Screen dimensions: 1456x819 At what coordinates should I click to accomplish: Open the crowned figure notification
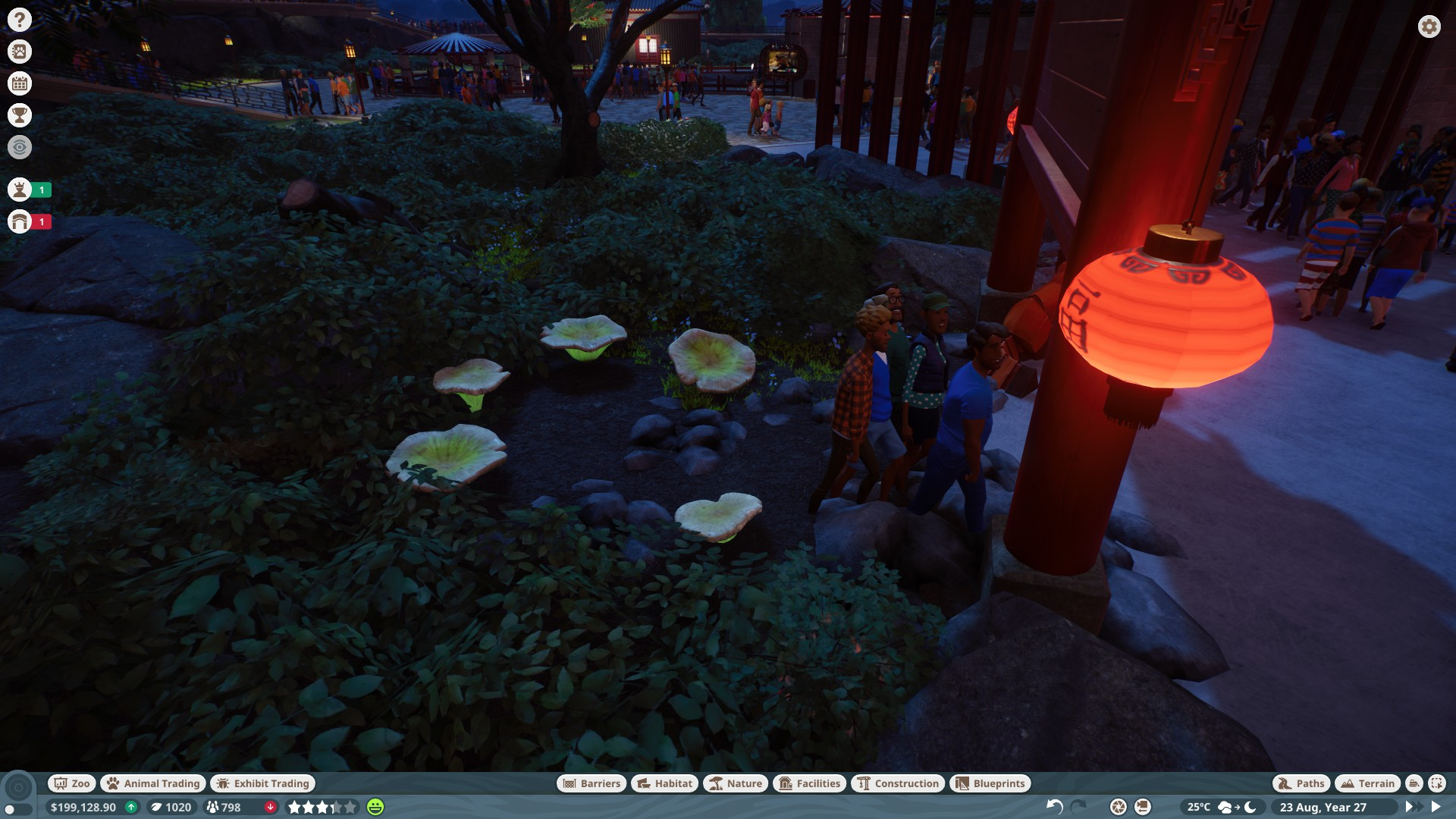coord(20,190)
